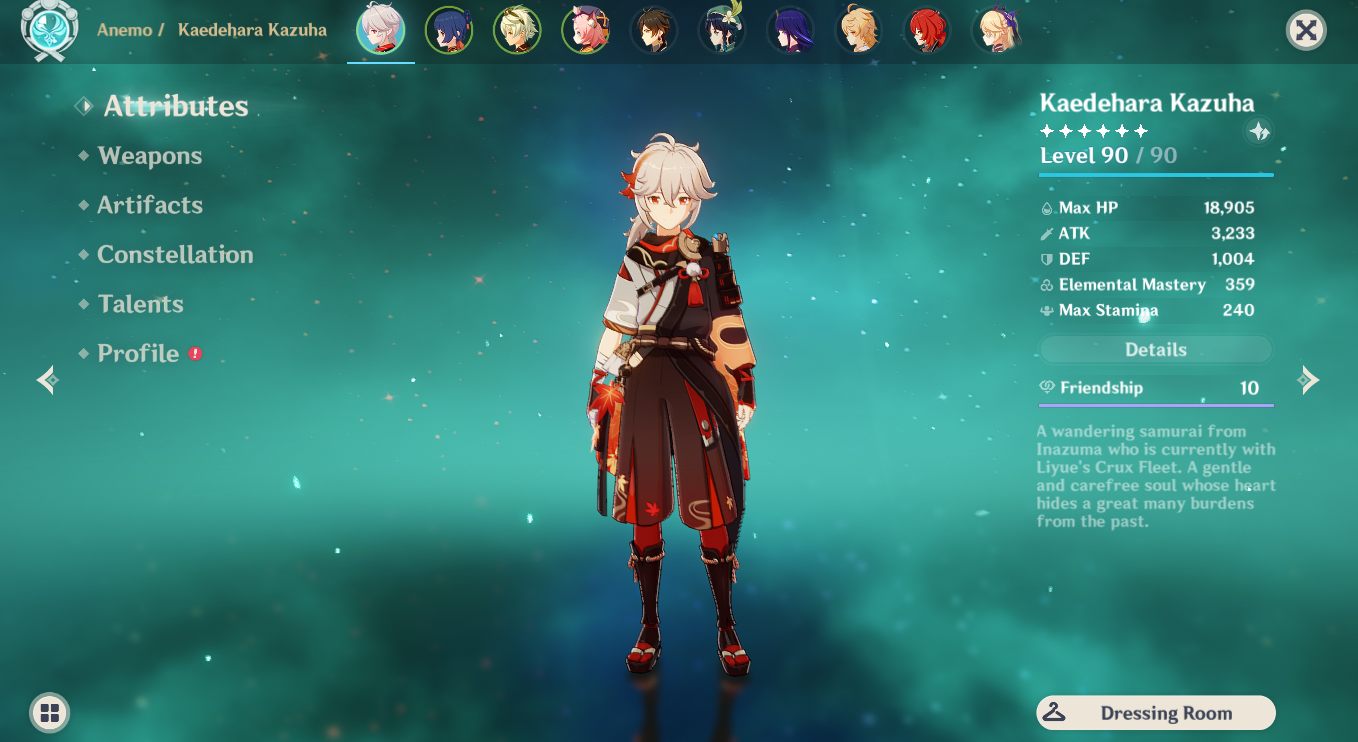Select Diona's character portrait
Image resolution: width=1358 pixels, height=742 pixels.
click(585, 30)
